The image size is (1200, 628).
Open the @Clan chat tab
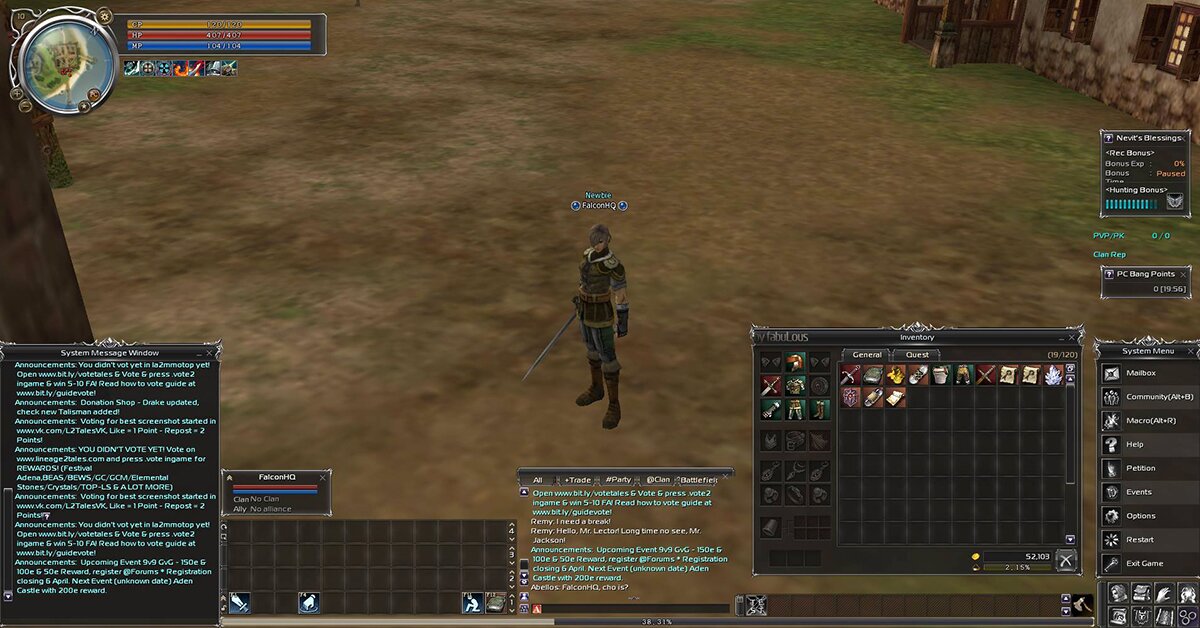(x=657, y=480)
